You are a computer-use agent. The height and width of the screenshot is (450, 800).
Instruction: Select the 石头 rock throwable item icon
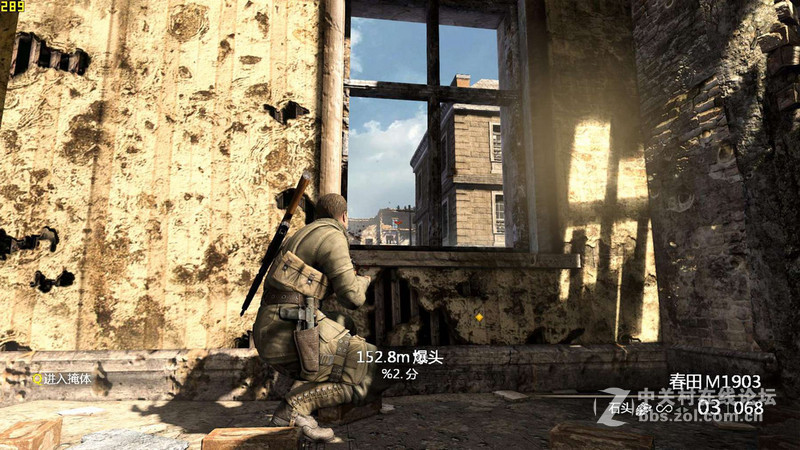coord(643,407)
